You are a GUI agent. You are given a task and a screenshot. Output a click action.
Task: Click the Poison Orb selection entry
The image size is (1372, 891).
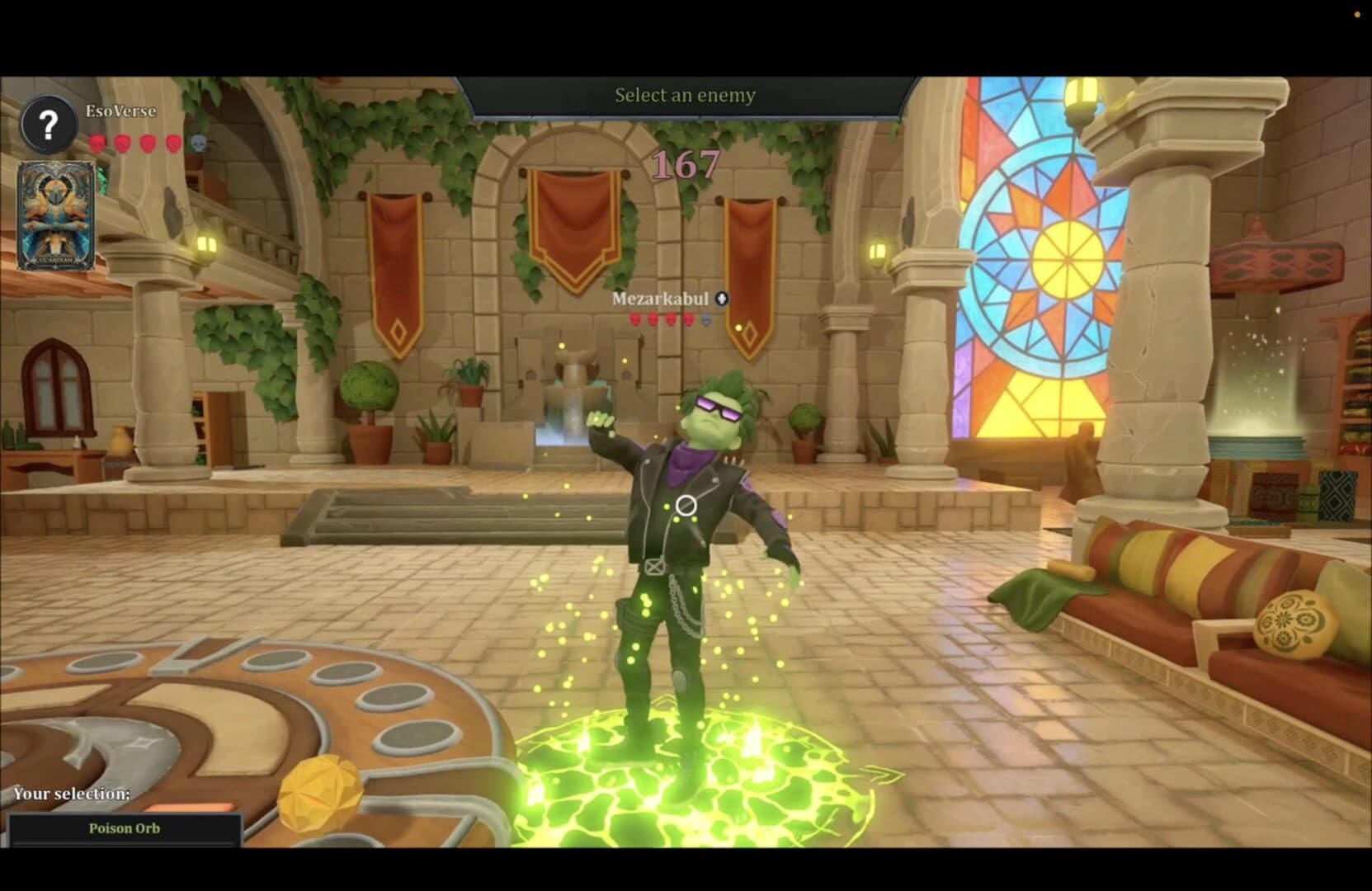coord(124,827)
